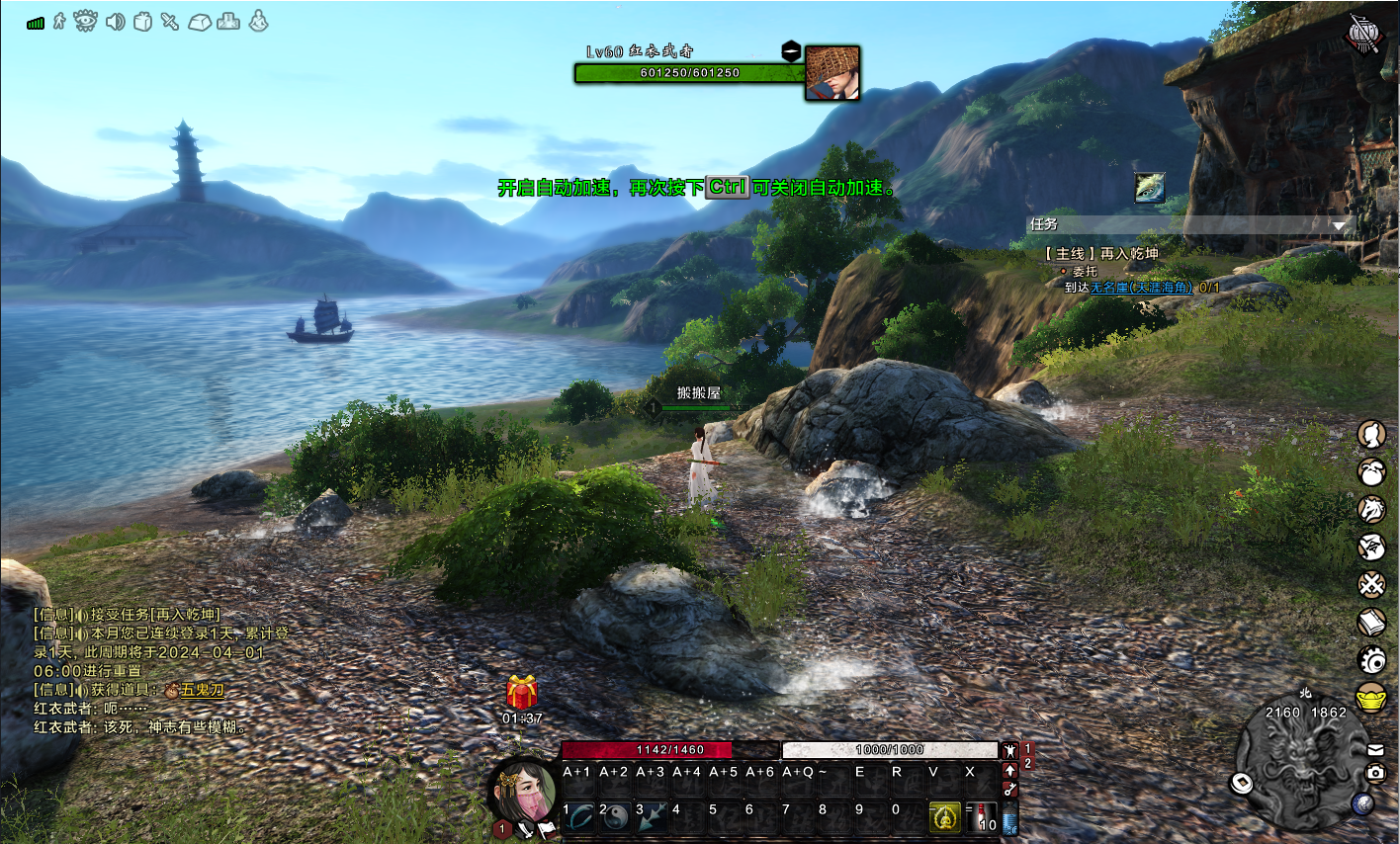The width and height of the screenshot is (1400, 844).
Task: Activate the yin-yang skill in slot 2
Action: (x=615, y=815)
